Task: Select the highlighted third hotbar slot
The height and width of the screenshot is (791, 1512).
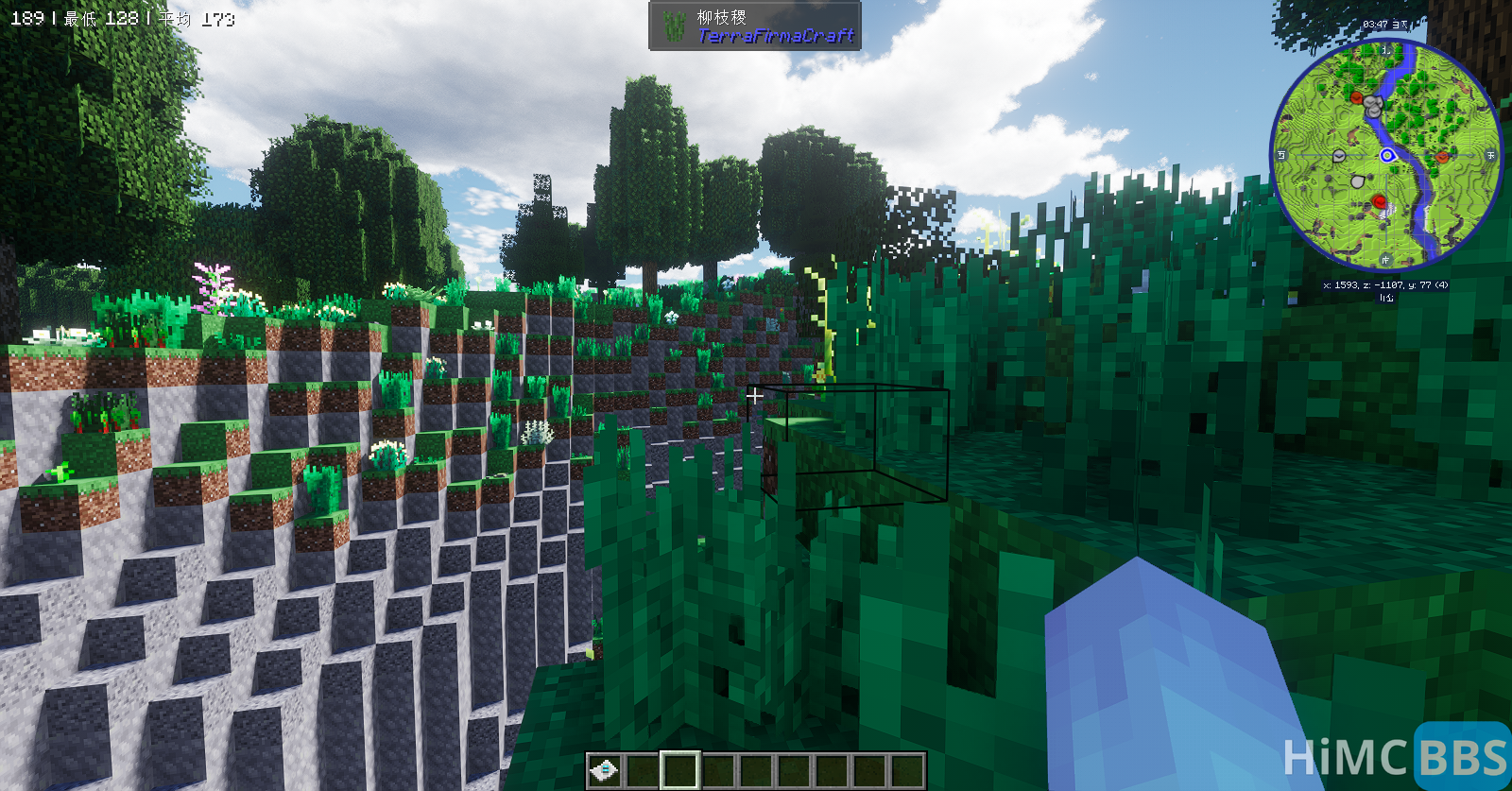Action: pyautogui.click(x=680, y=769)
